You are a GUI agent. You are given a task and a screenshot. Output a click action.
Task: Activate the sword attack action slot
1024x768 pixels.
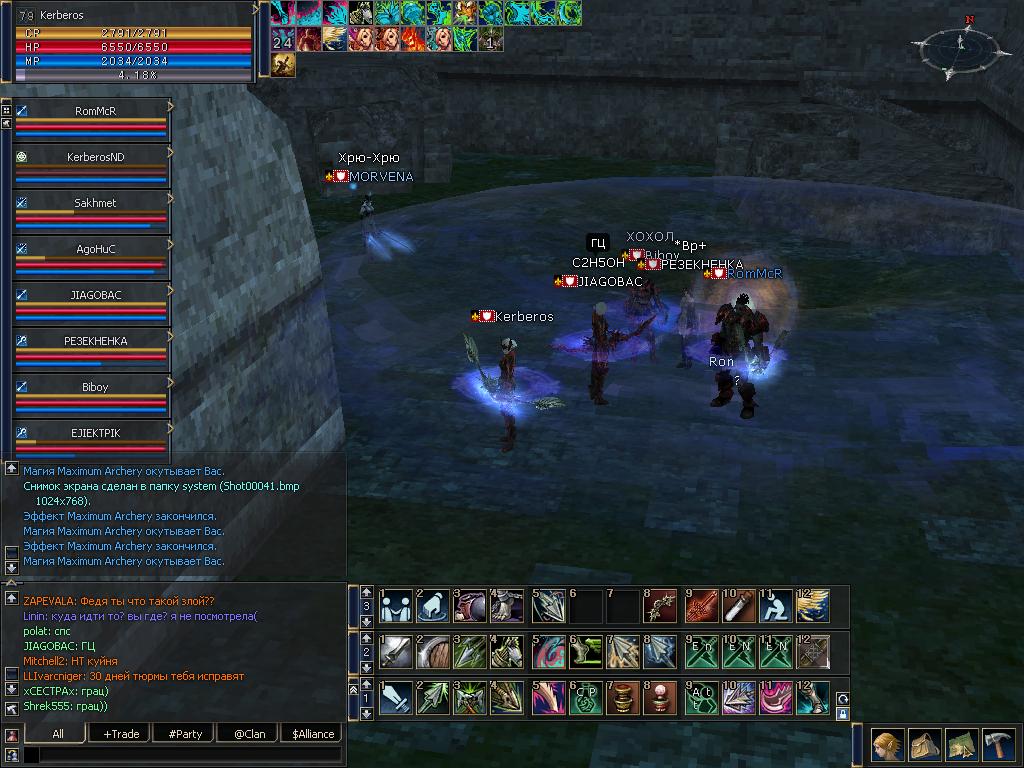coord(396,698)
